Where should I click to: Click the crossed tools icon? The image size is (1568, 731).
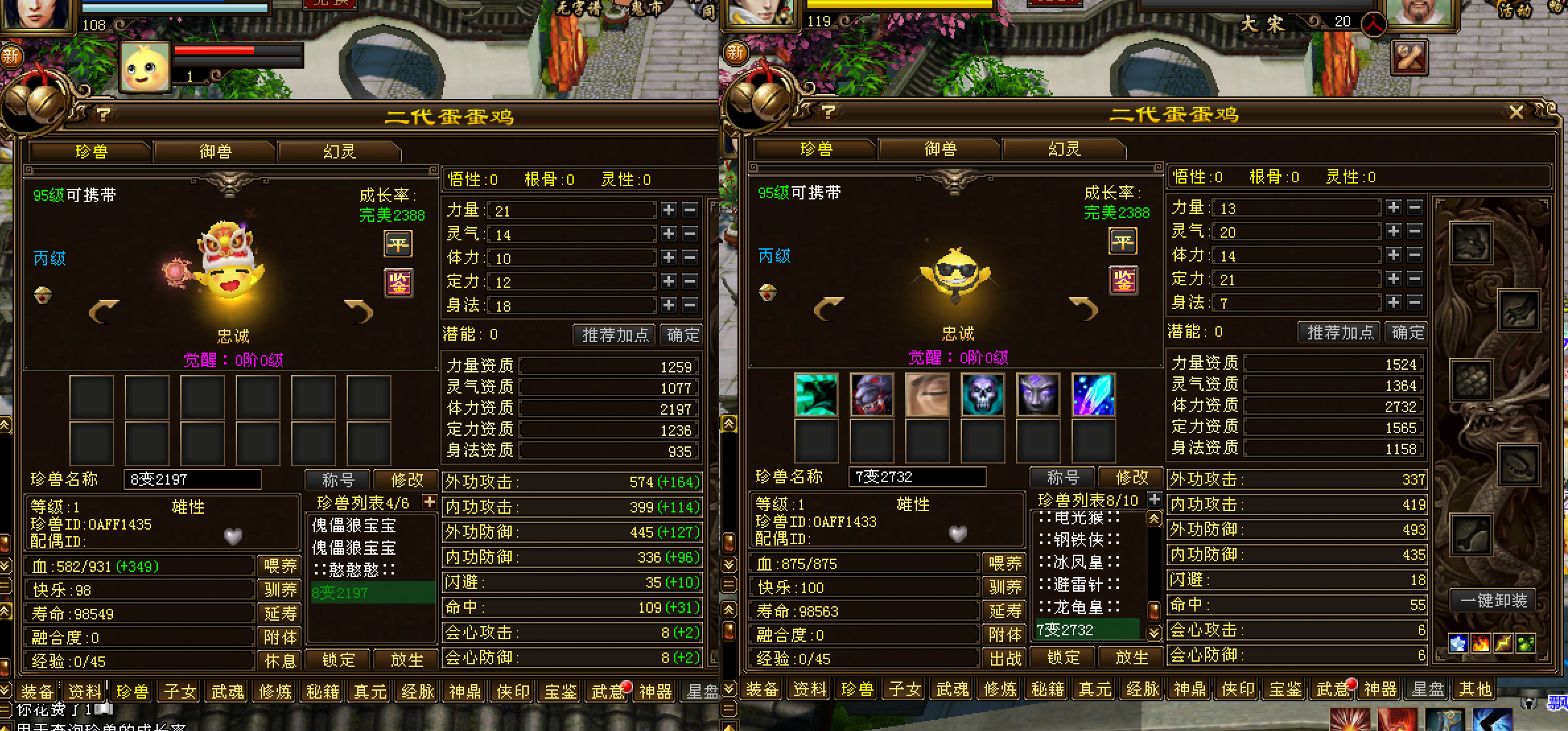(x=1410, y=57)
